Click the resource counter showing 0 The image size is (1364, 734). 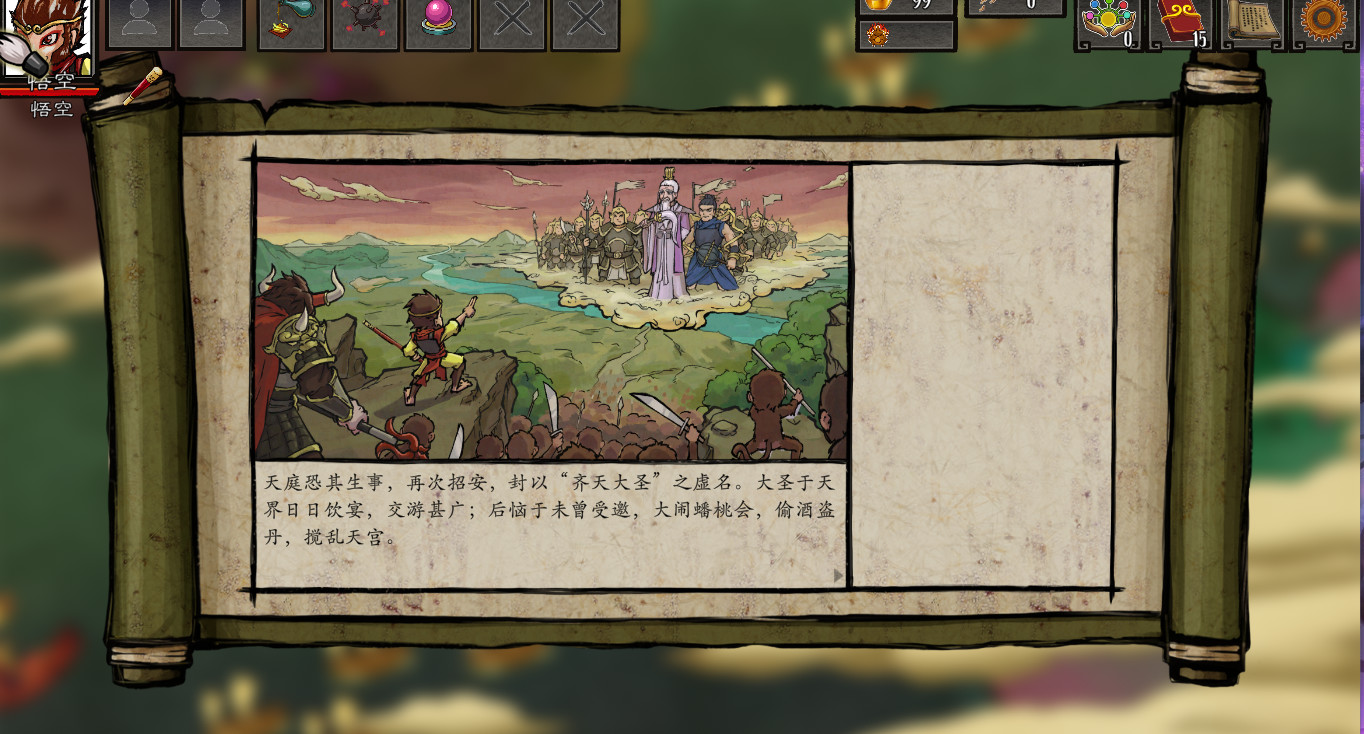1015,5
